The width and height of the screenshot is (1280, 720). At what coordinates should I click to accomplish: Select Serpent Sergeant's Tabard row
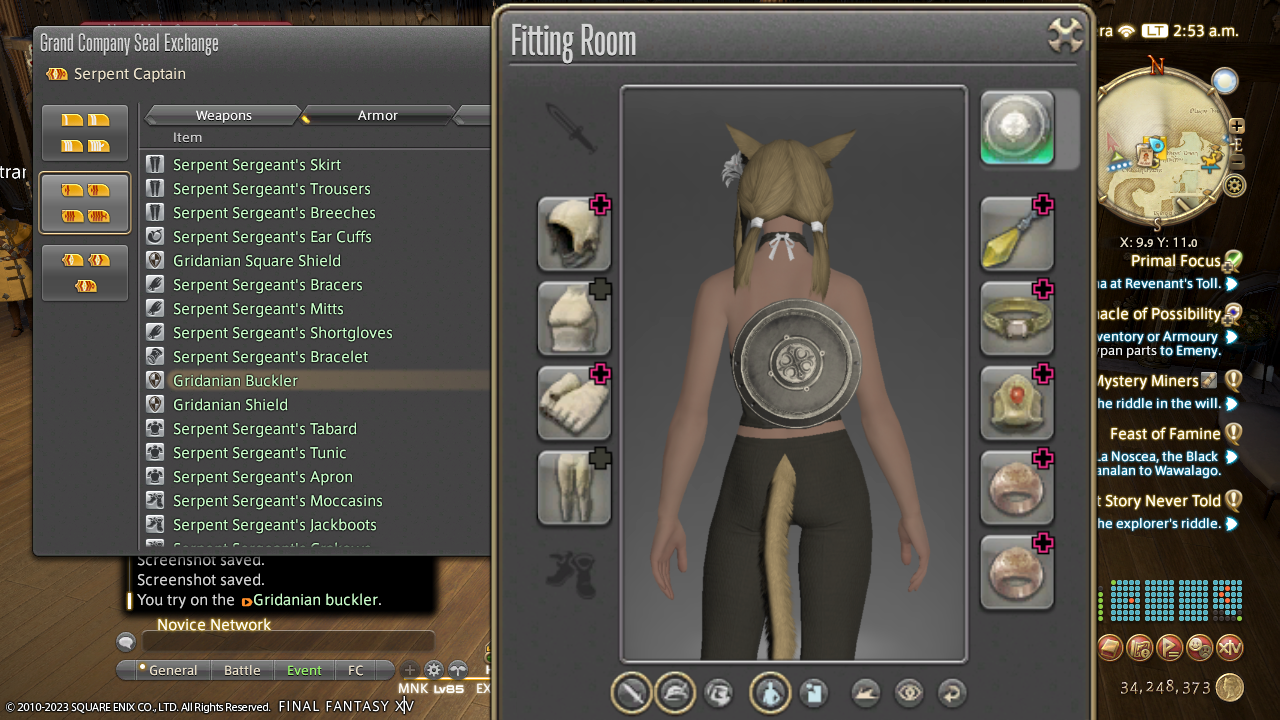coord(264,429)
